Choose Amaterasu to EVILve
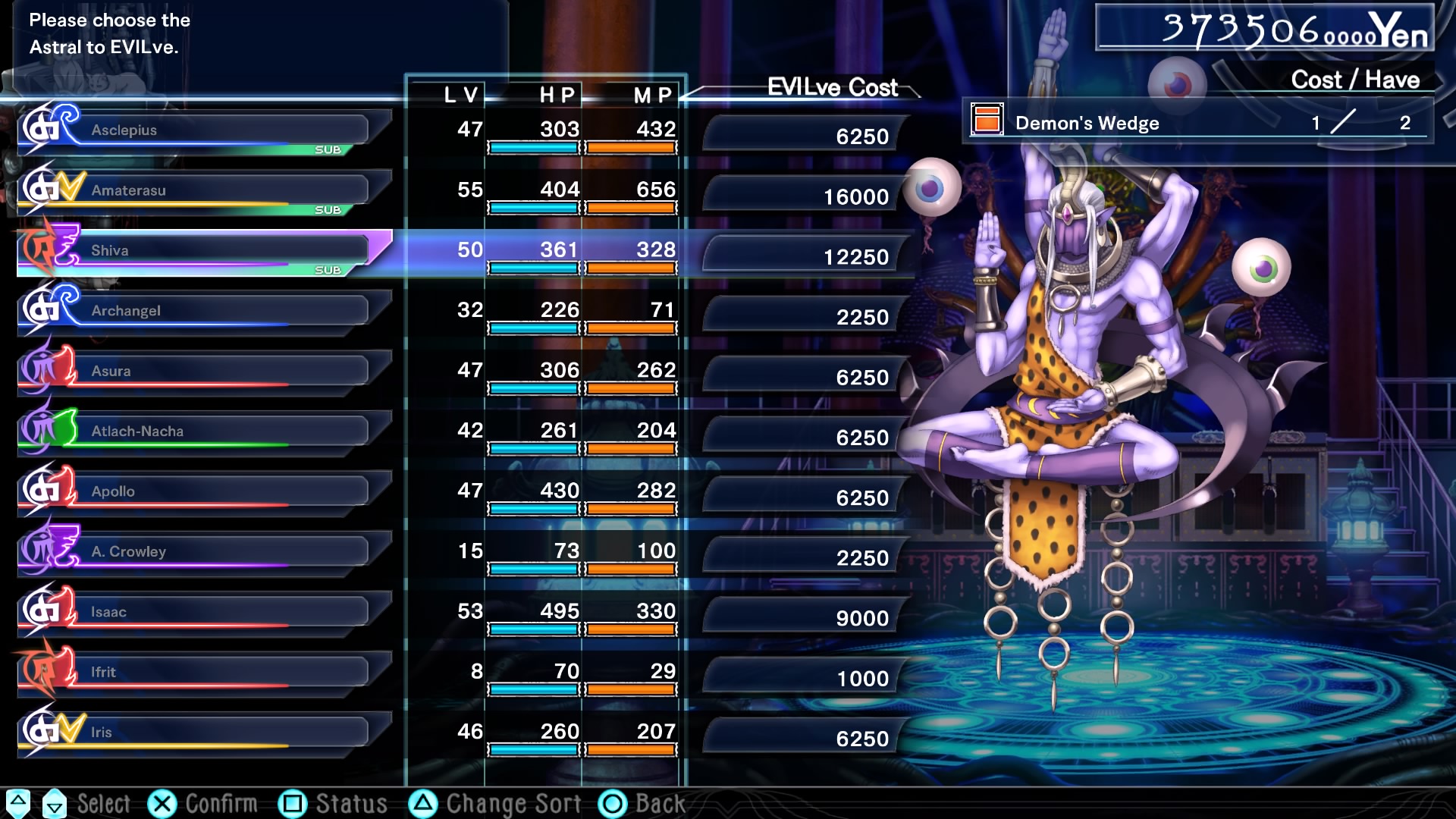This screenshot has width=1456, height=819. [205, 190]
